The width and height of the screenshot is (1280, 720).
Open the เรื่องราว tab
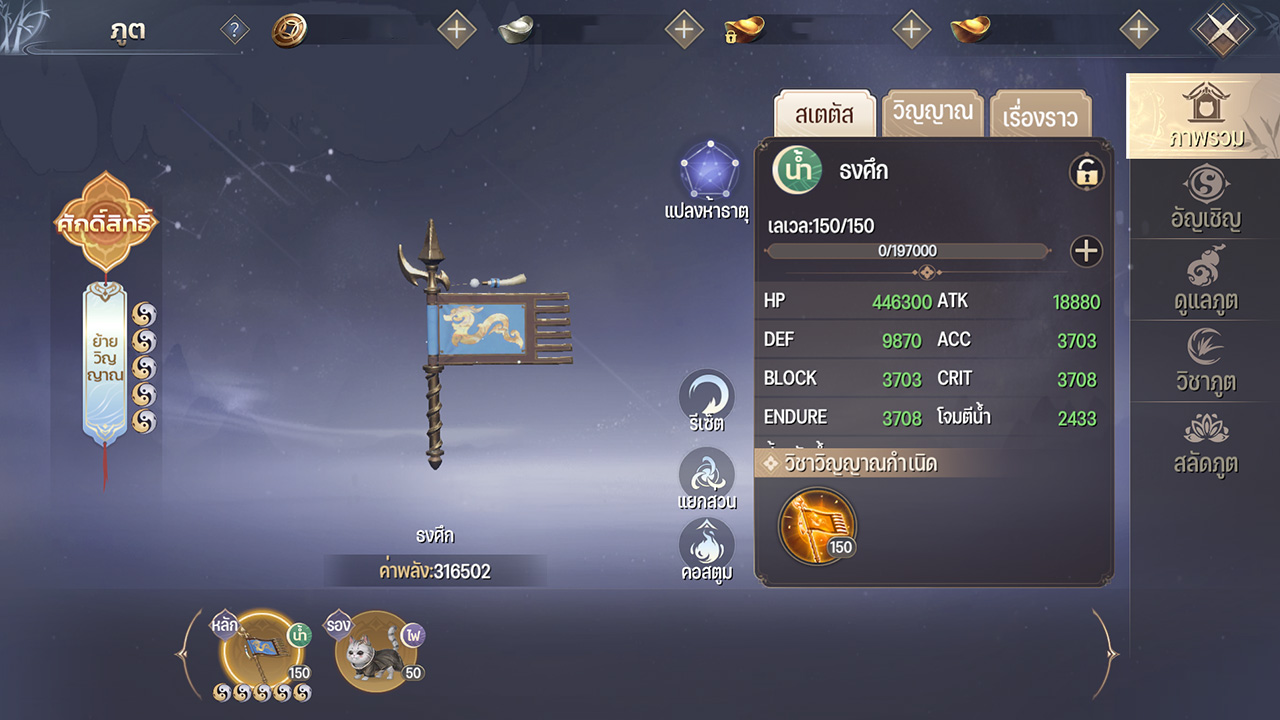coord(1040,116)
